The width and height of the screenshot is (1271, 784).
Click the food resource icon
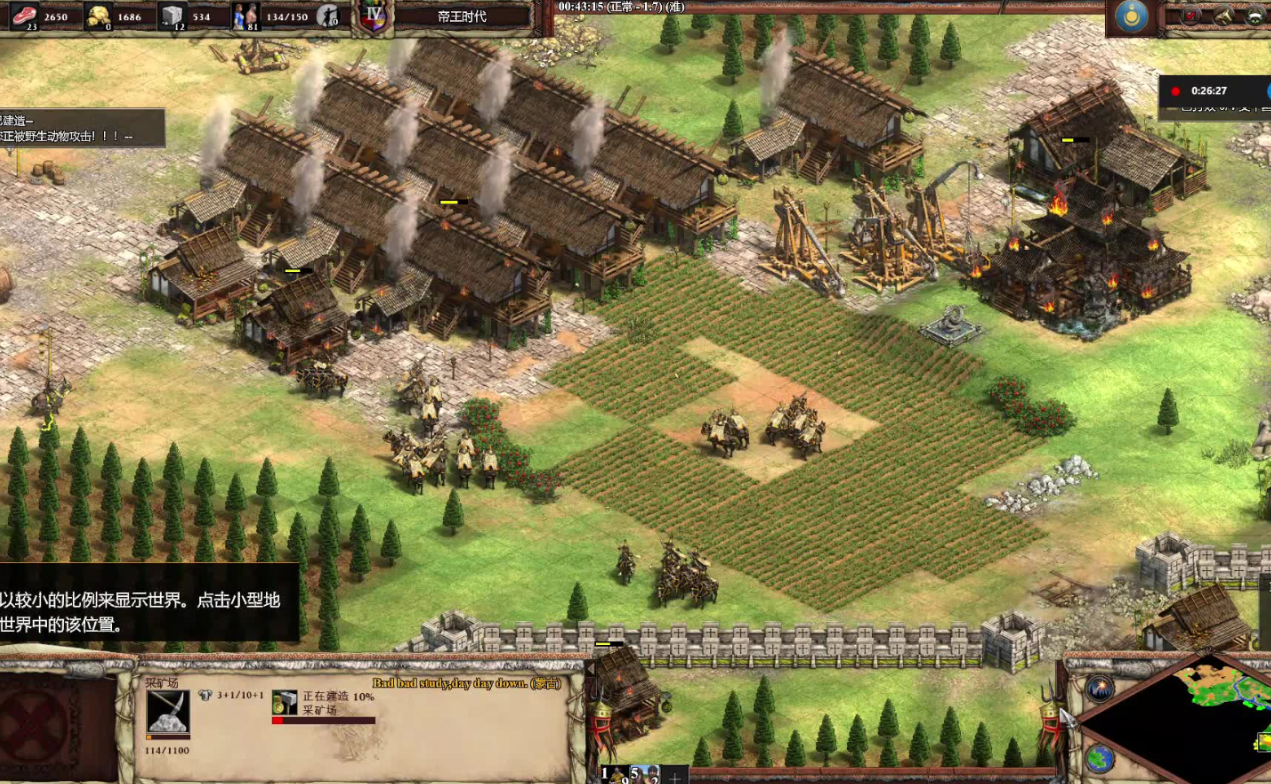click(x=23, y=15)
